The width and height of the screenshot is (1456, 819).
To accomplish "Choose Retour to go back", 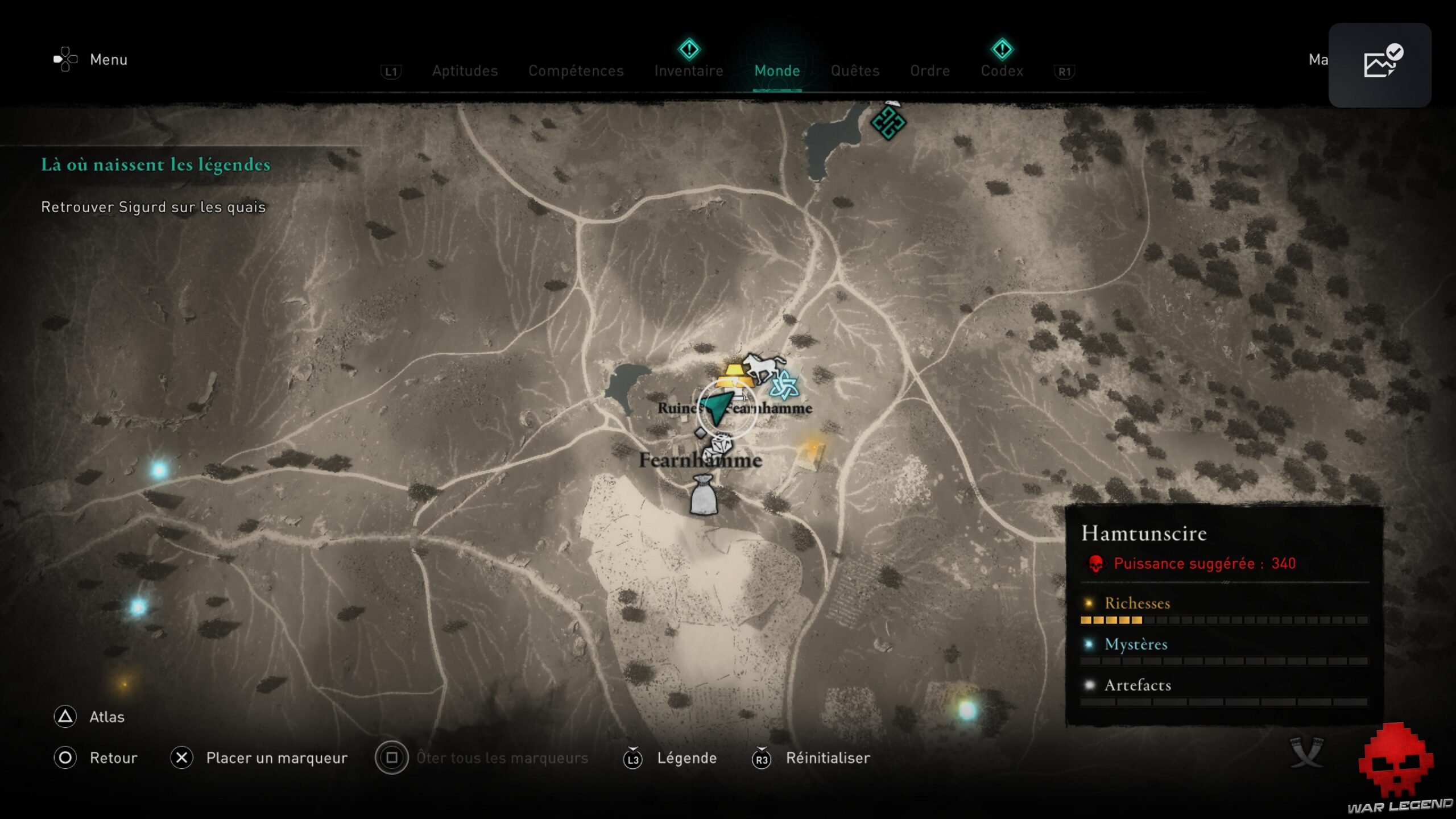I will [x=113, y=758].
